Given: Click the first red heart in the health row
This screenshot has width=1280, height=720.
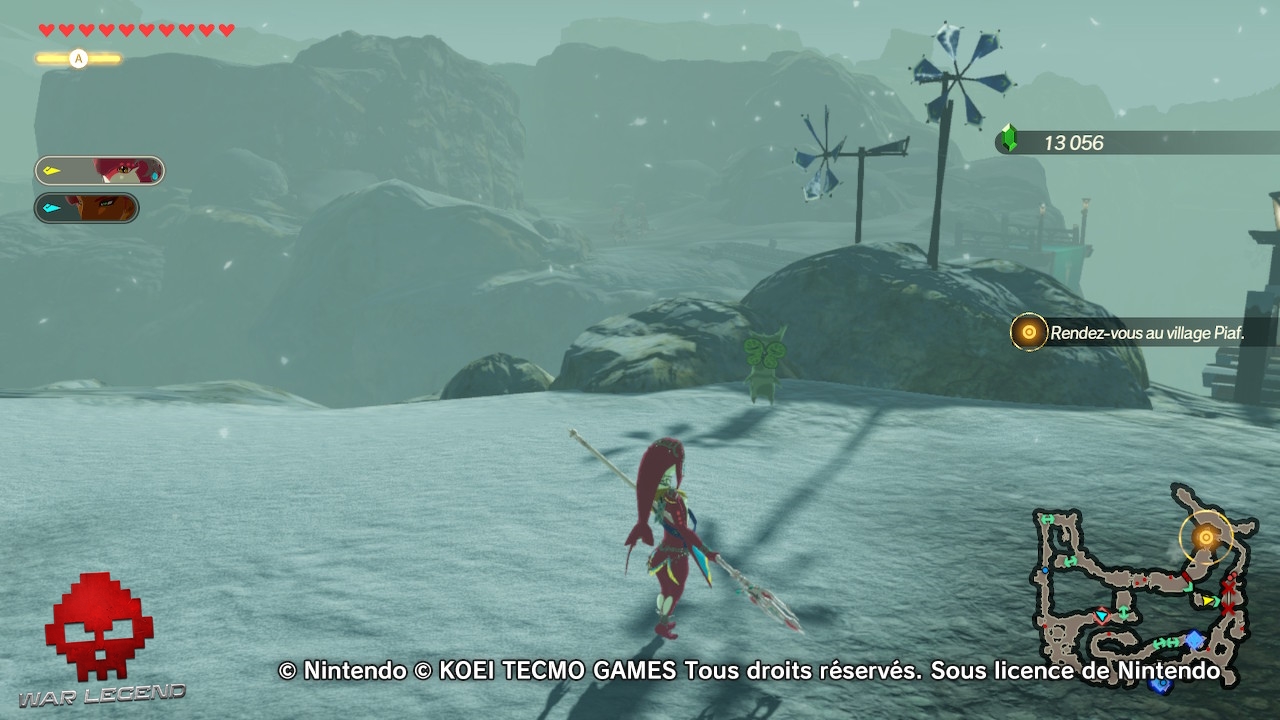Looking at the screenshot, I should point(46,30).
